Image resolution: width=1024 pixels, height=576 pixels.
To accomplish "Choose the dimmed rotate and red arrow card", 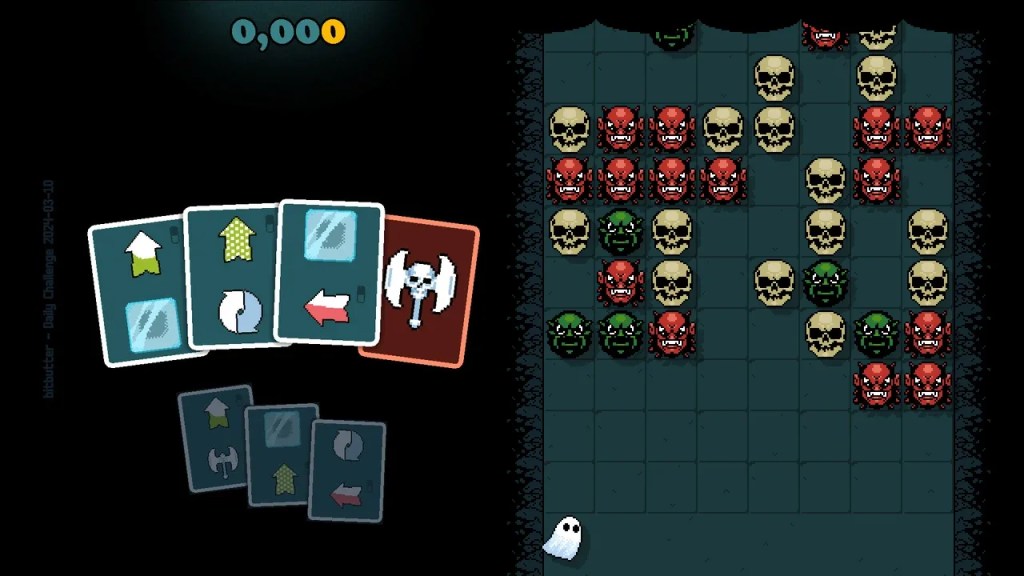I will tap(348, 470).
